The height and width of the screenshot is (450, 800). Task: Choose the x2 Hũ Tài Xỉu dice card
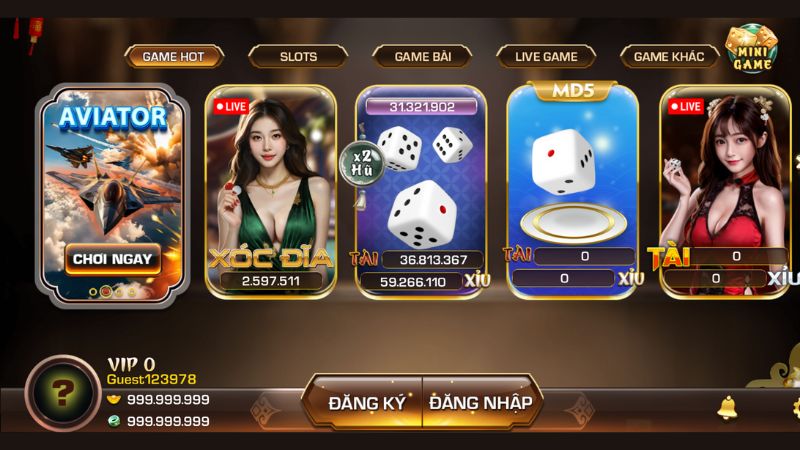[421, 190]
